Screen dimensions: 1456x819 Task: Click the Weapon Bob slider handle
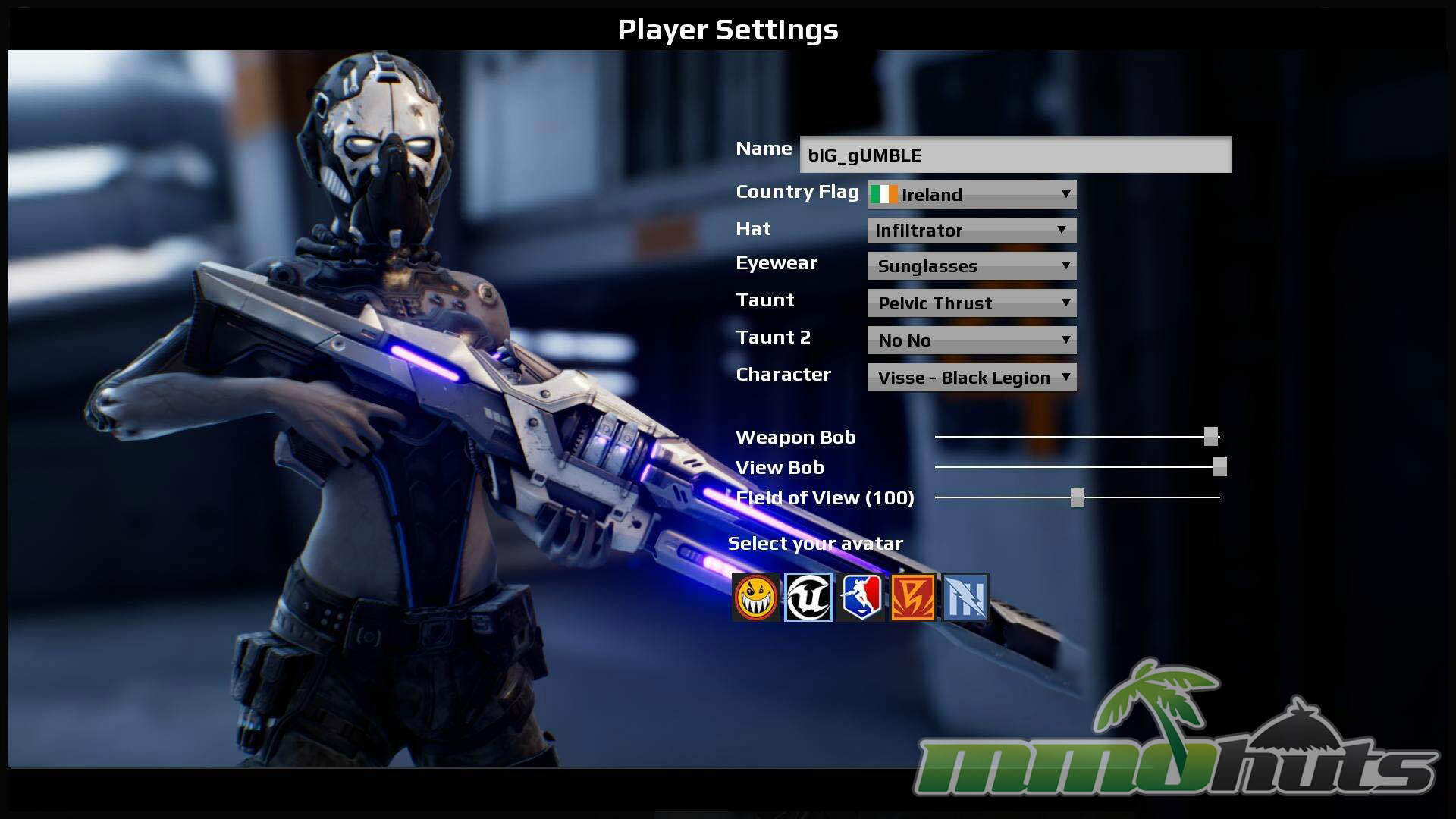point(1211,436)
